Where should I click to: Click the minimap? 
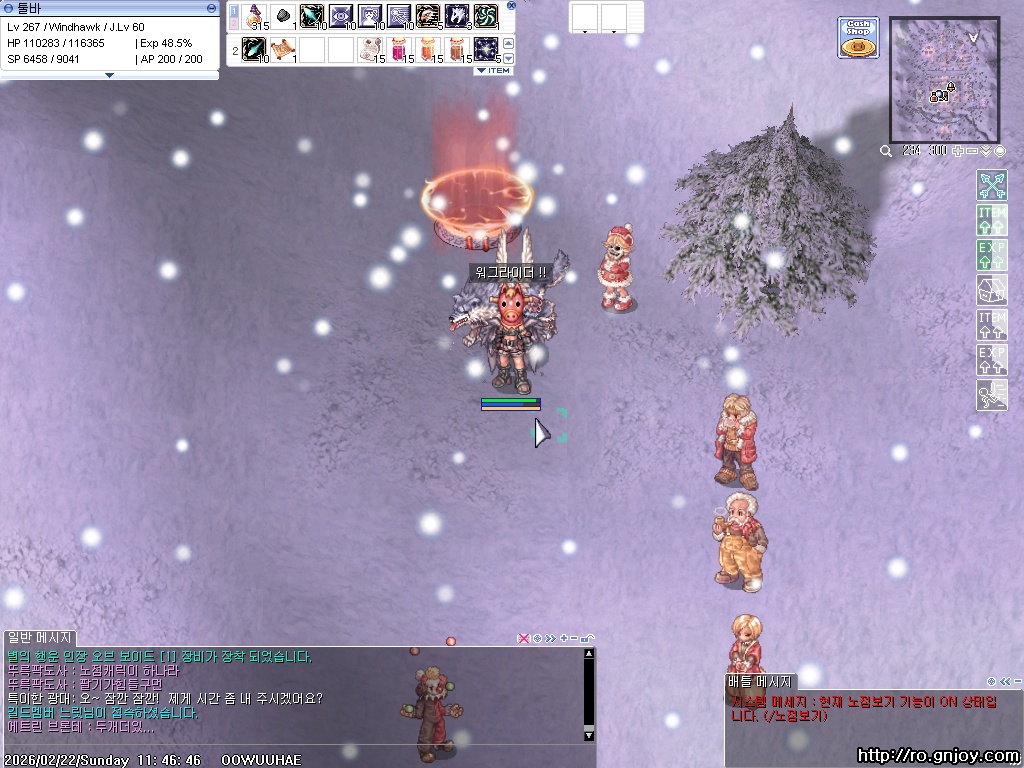coord(944,79)
